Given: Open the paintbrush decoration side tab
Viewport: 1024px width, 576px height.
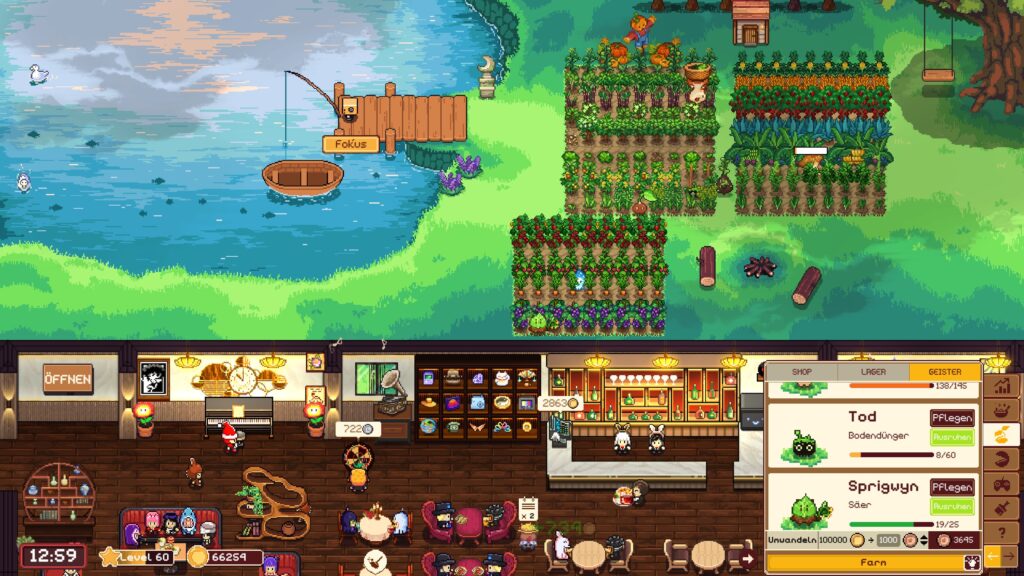Looking at the screenshot, I should coord(1002,508).
